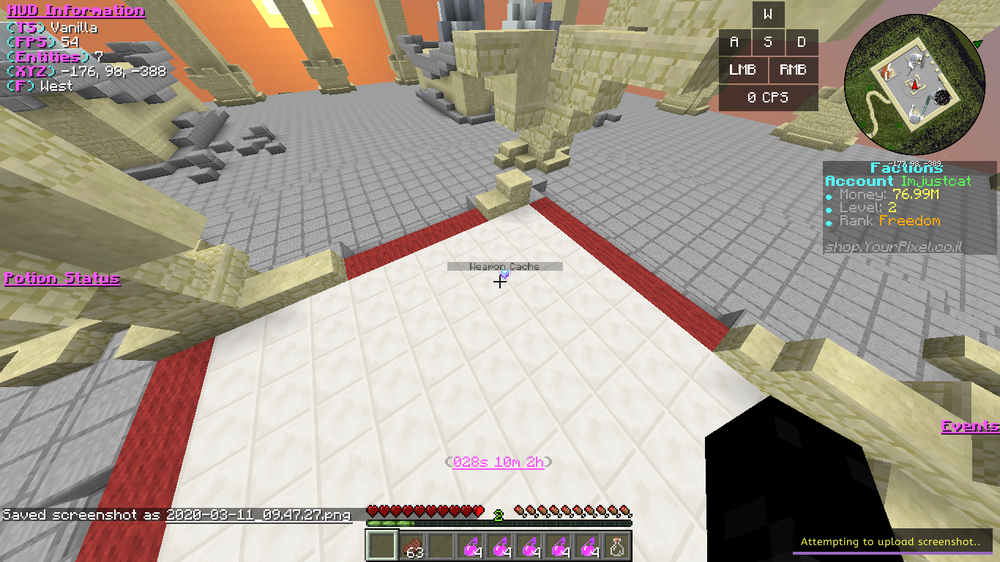
Task: Select the empty glass bottle hotbar slot
Action: tap(619, 546)
